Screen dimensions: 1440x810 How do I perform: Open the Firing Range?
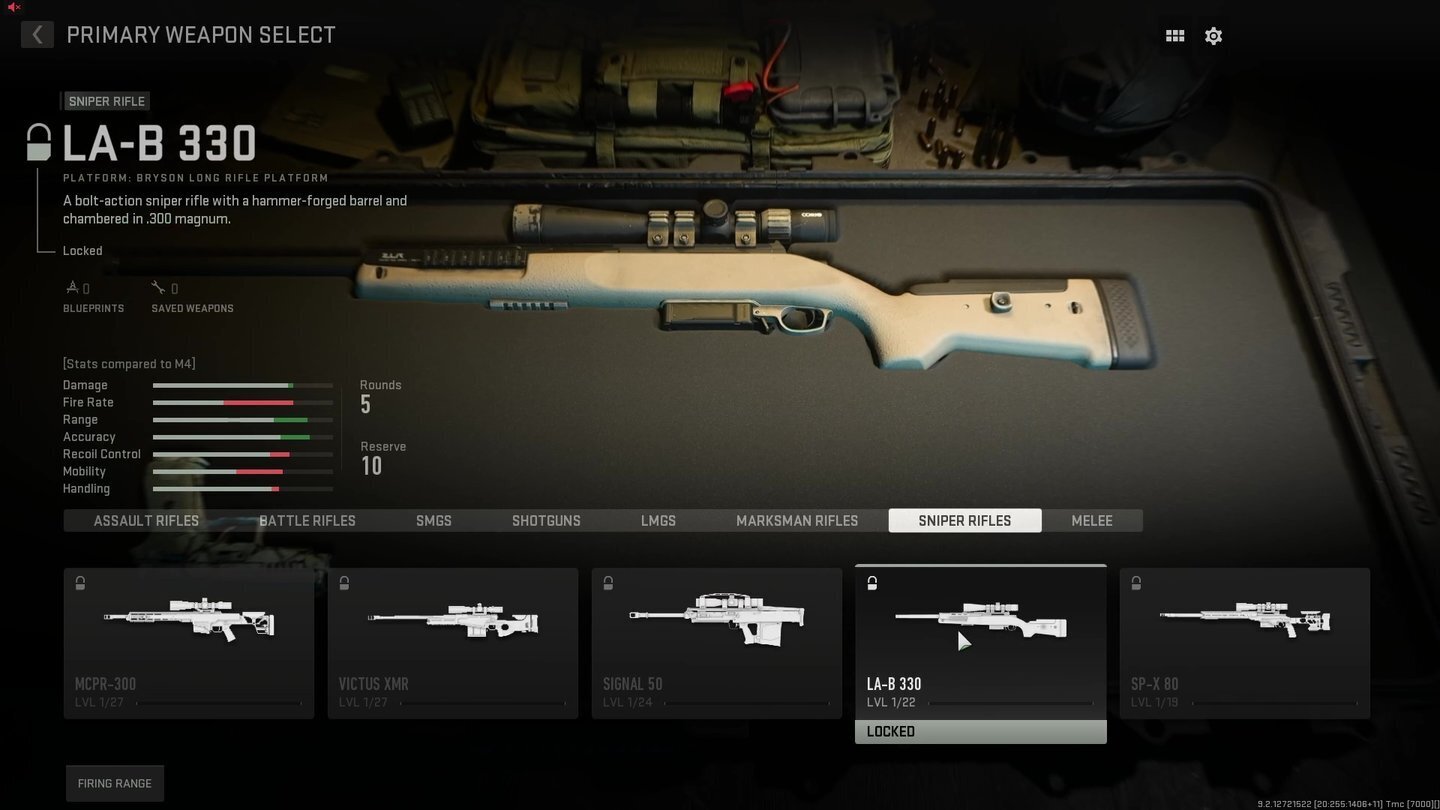pos(114,783)
